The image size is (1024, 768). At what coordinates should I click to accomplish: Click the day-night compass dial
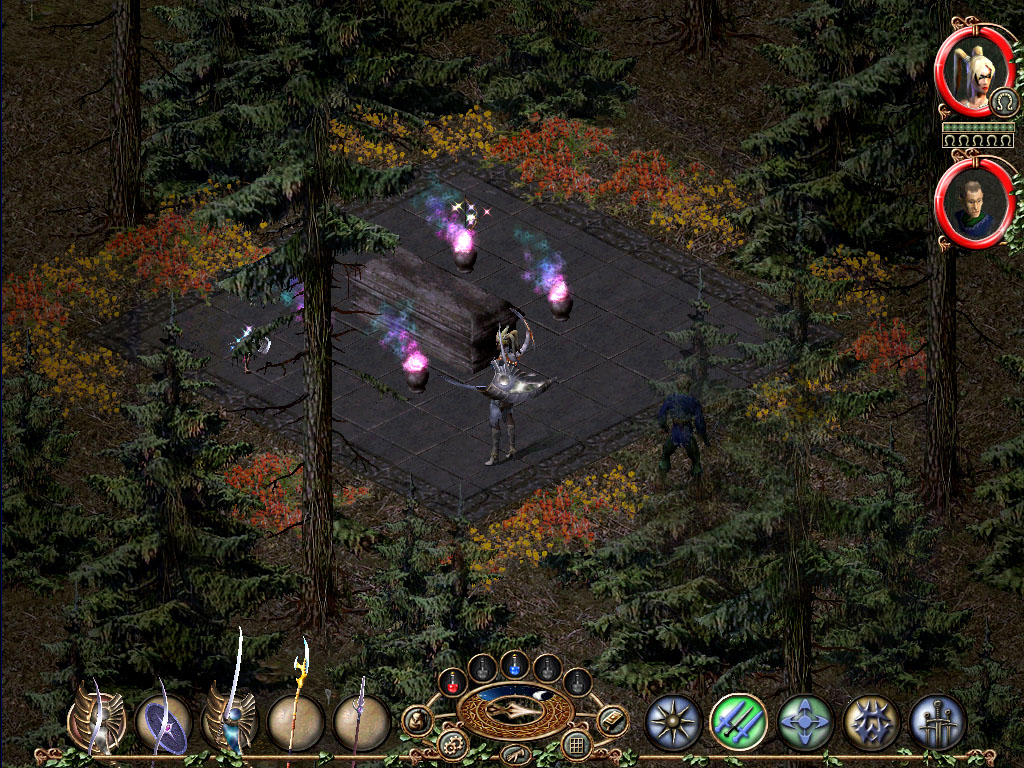515,710
